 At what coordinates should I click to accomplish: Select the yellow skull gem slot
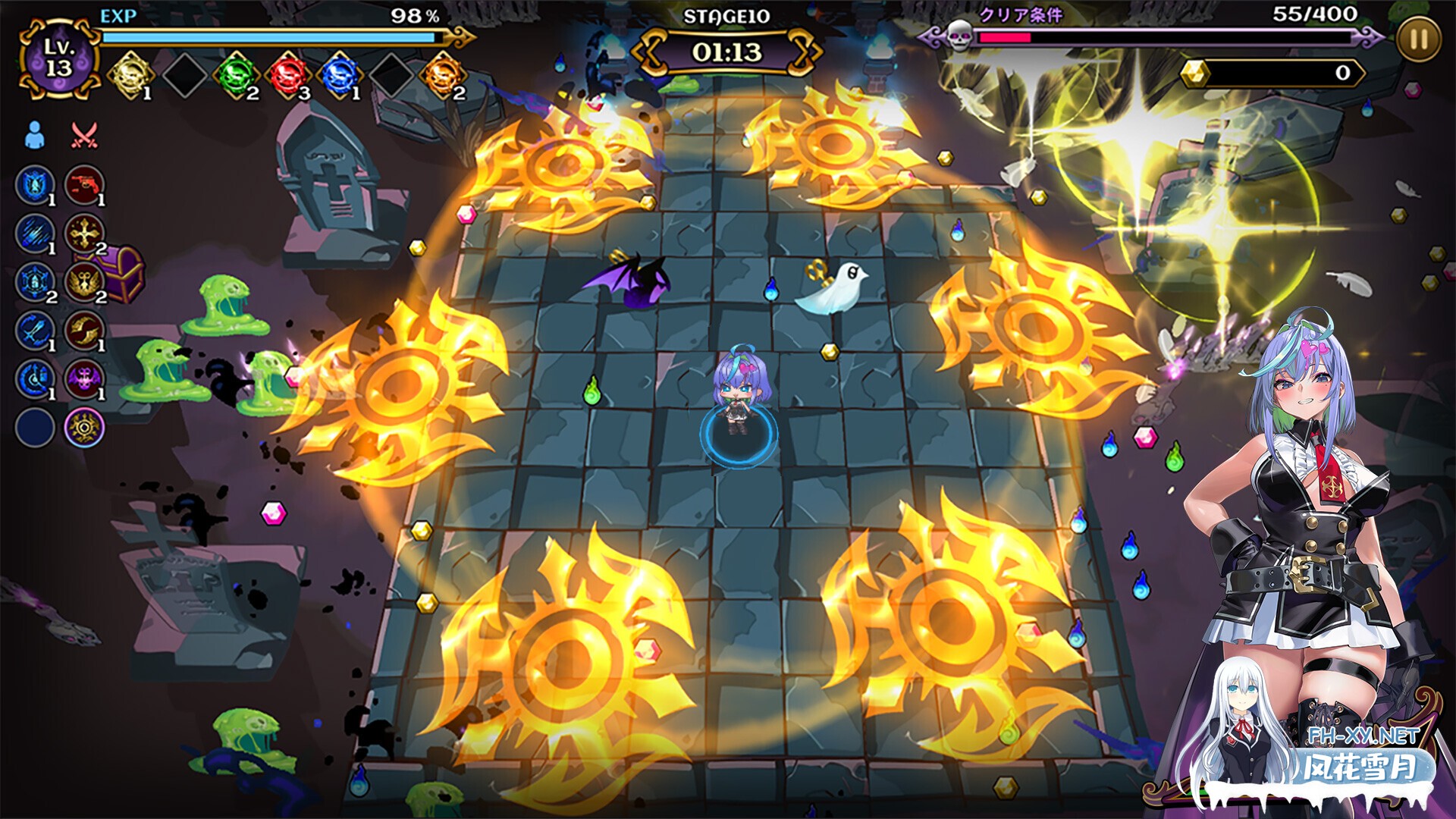click(130, 75)
